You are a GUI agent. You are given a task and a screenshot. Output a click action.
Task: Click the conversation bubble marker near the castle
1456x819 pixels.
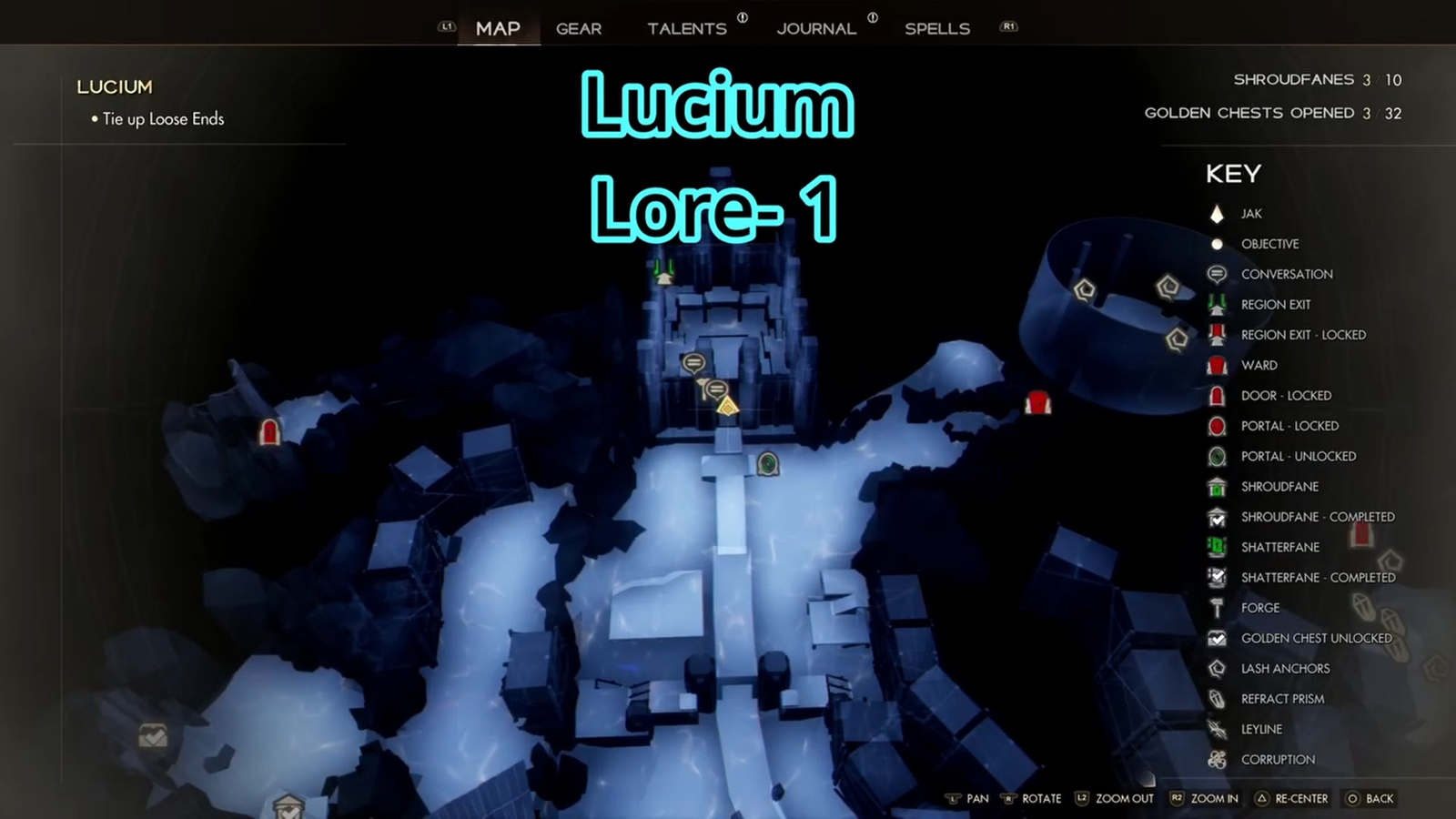[x=695, y=362]
